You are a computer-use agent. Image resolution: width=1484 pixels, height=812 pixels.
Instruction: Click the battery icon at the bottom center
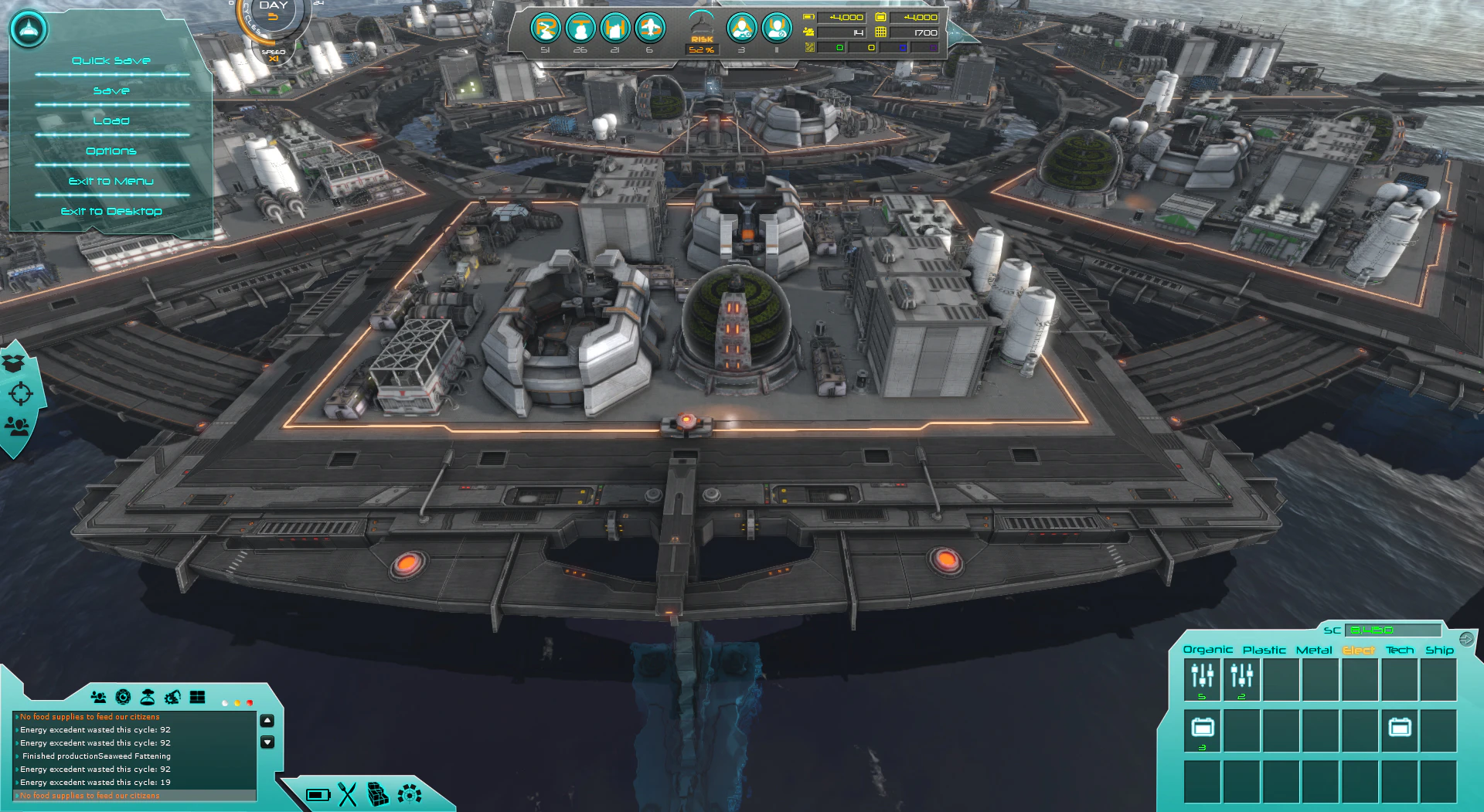318,795
